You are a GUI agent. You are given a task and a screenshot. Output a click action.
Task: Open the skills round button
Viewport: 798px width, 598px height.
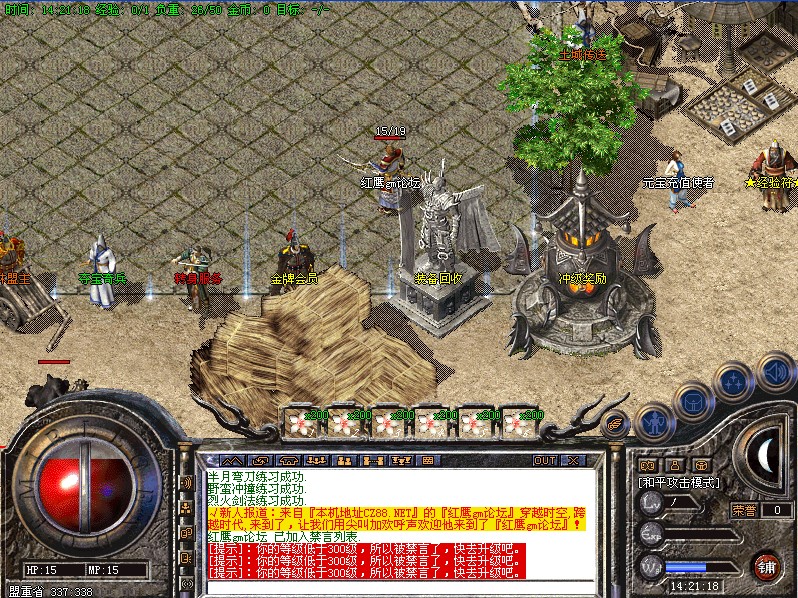(735, 383)
